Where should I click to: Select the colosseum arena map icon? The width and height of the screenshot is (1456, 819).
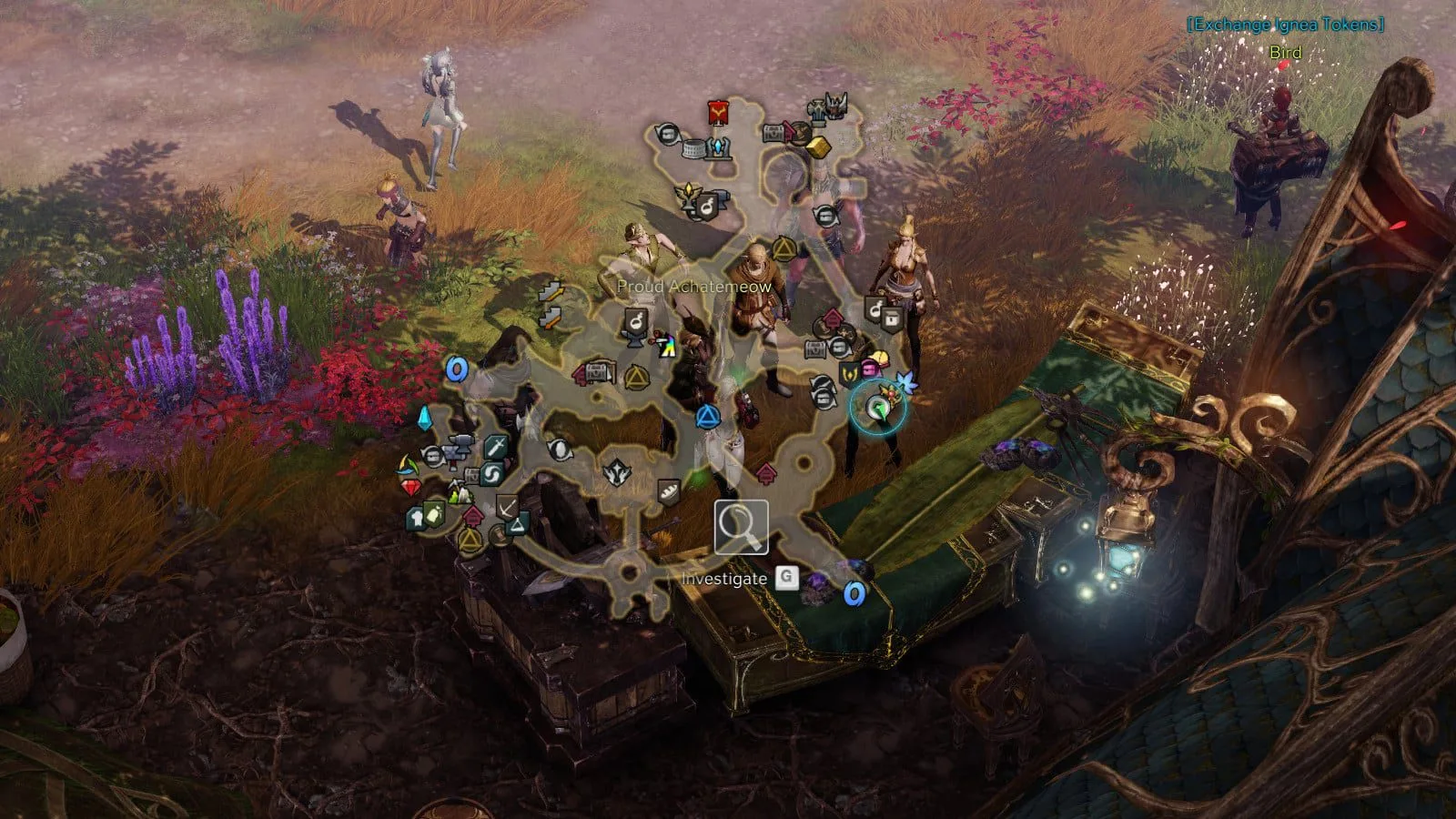pos(694,148)
